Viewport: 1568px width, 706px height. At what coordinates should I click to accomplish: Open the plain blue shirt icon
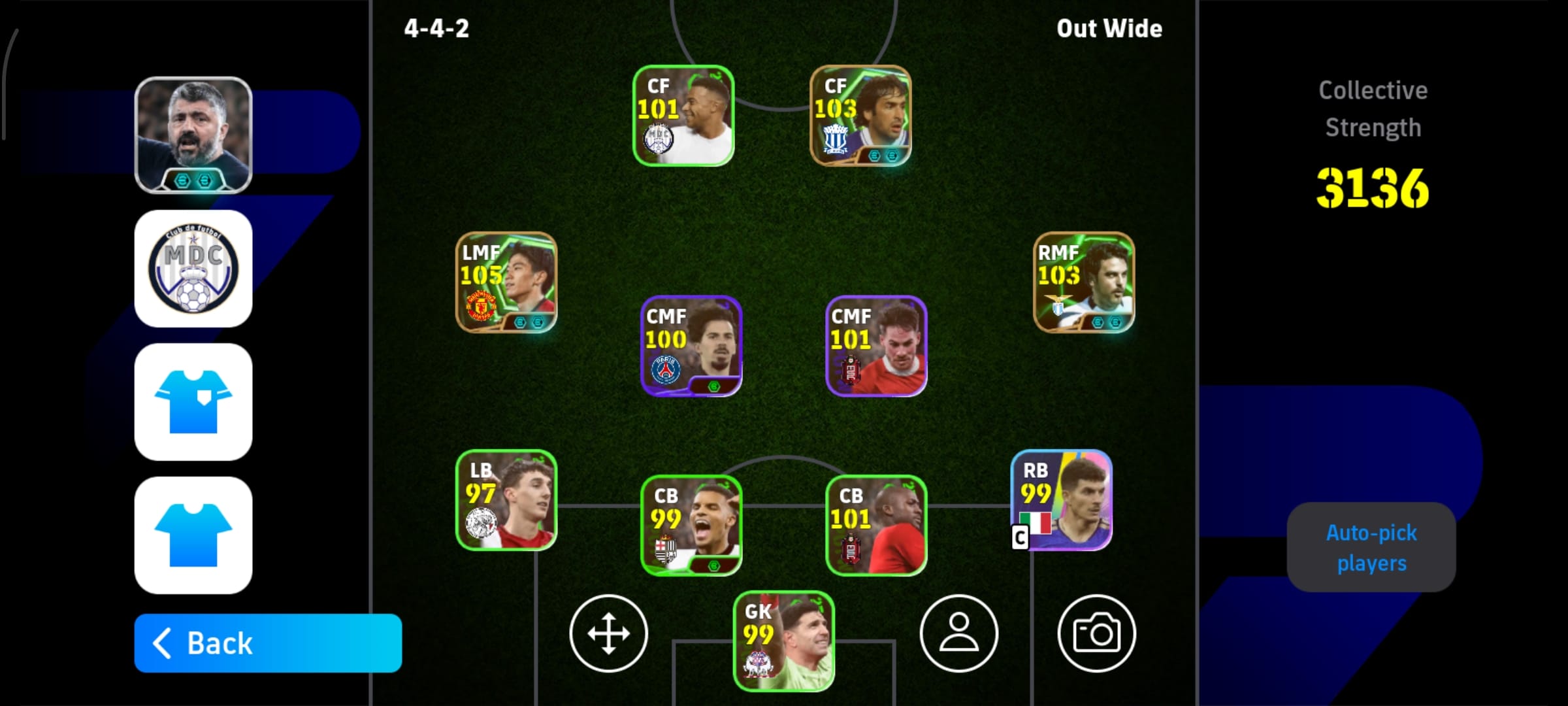[x=193, y=535]
